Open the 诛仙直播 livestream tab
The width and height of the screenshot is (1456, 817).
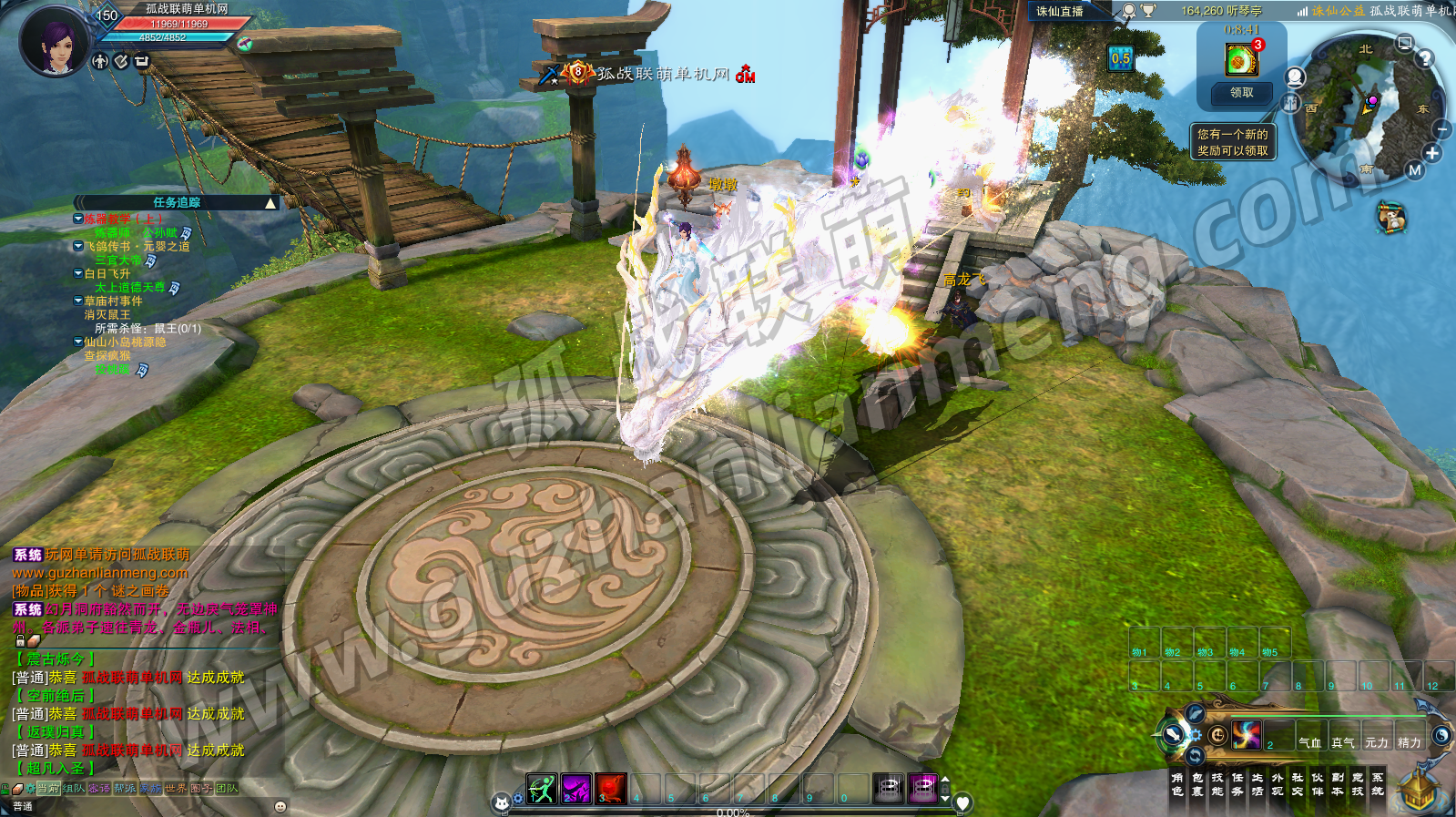pos(1060,12)
